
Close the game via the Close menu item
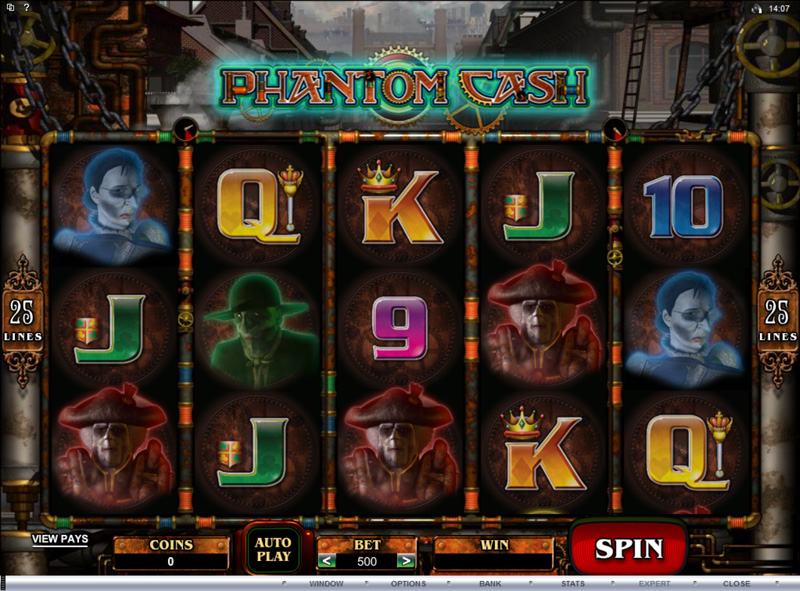click(x=737, y=583)
